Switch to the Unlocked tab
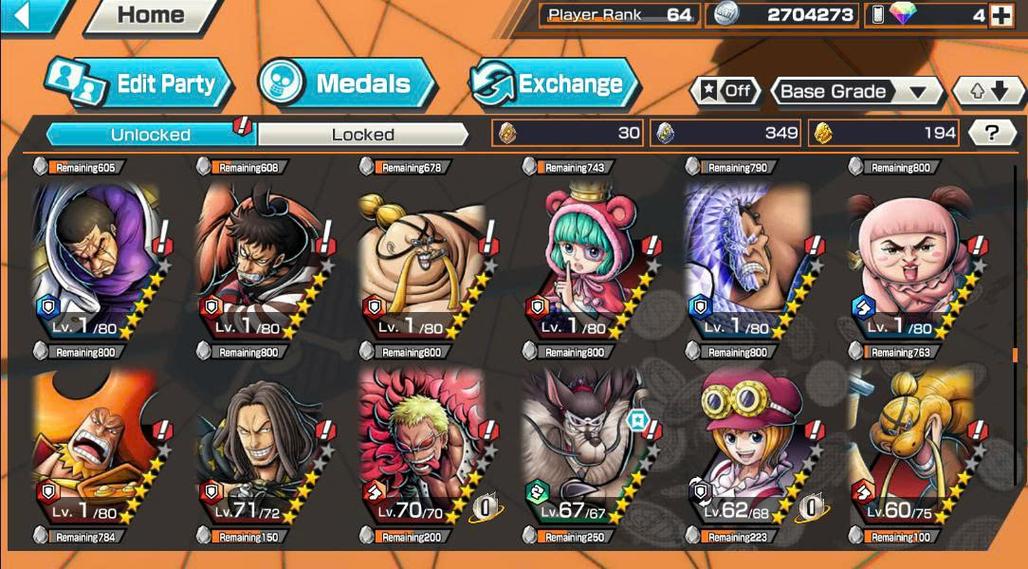The height and width of the screenshot is (569, 1028). pos(150,134)
